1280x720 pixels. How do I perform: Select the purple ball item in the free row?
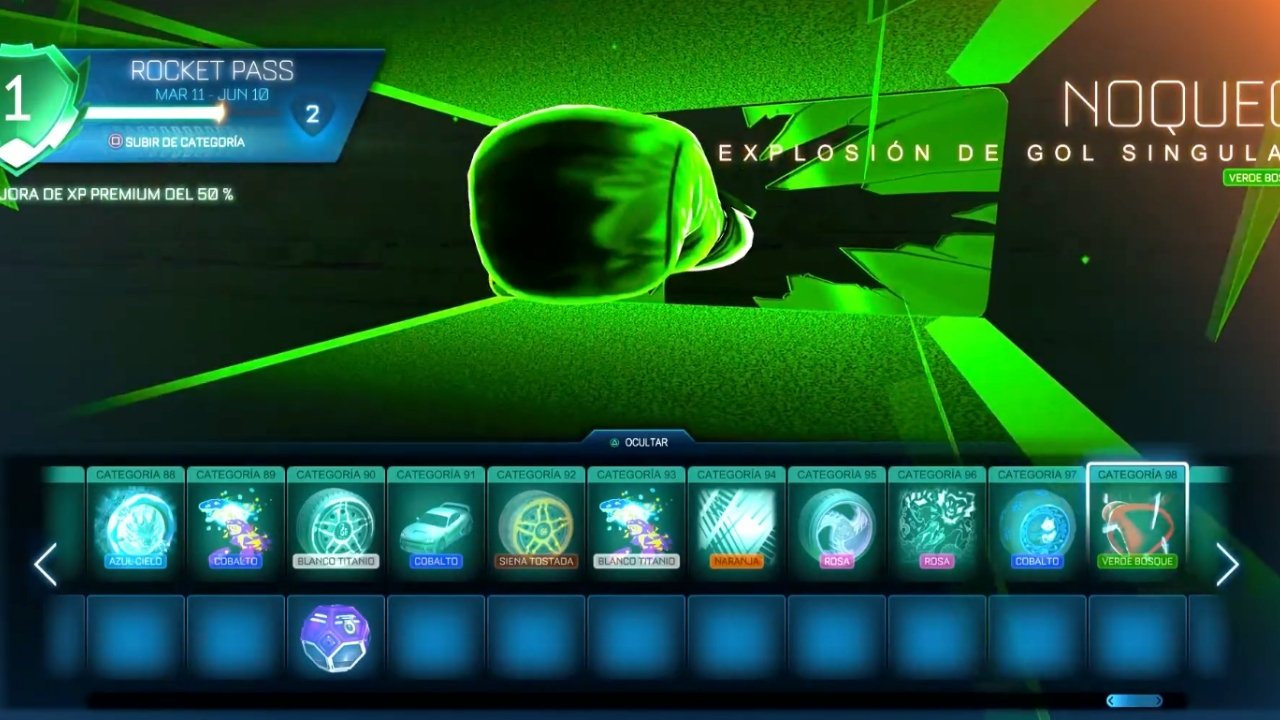click(336, 638)
